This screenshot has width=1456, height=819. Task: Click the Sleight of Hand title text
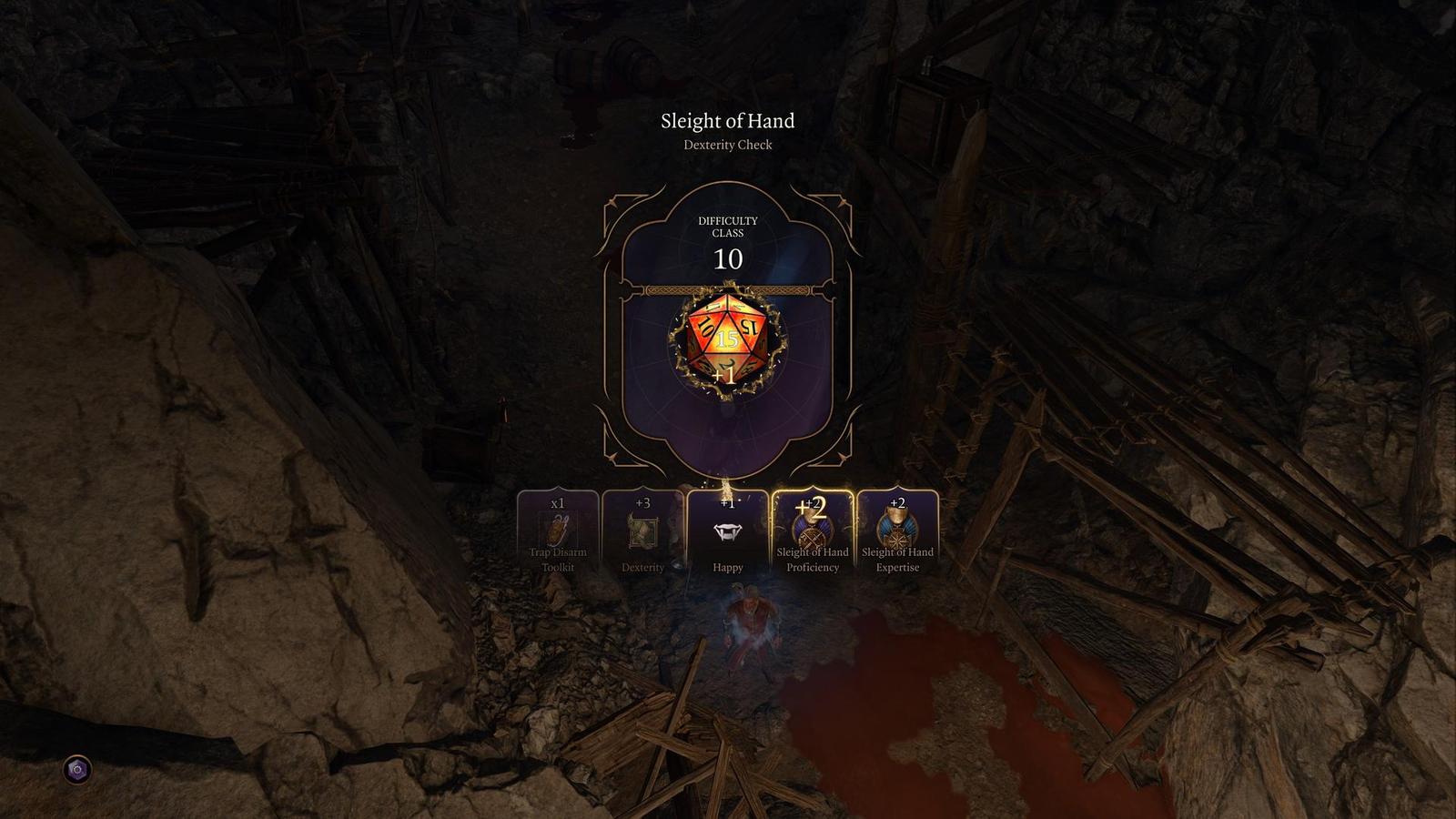coord(727,120)
